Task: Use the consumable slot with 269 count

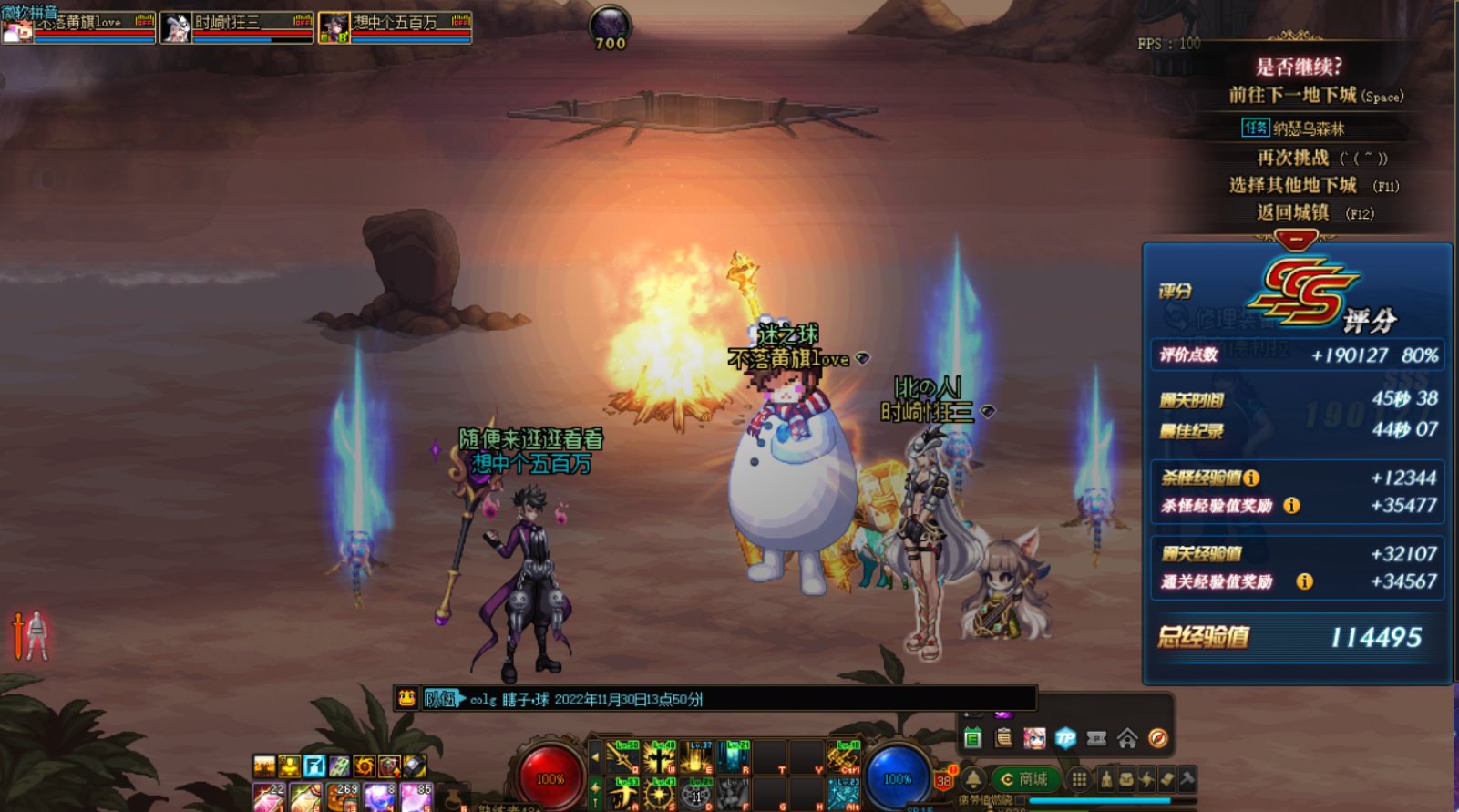Action: (343, 797)
